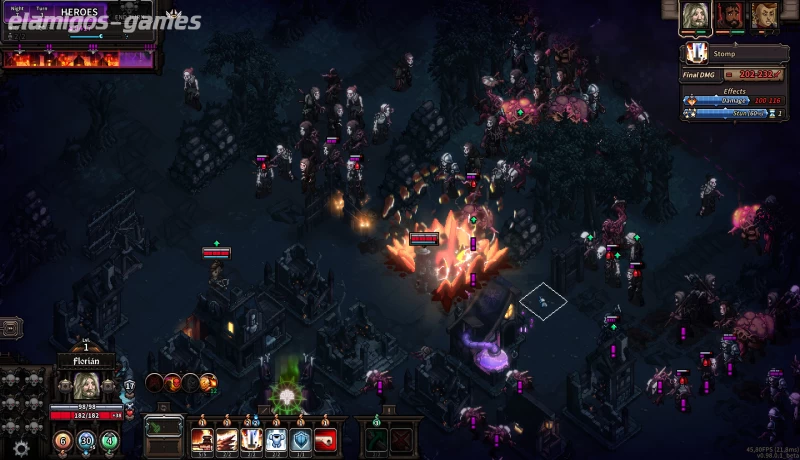800x460 pixels.
Task: Activate the red gun skill
Action: click(326, 437)
